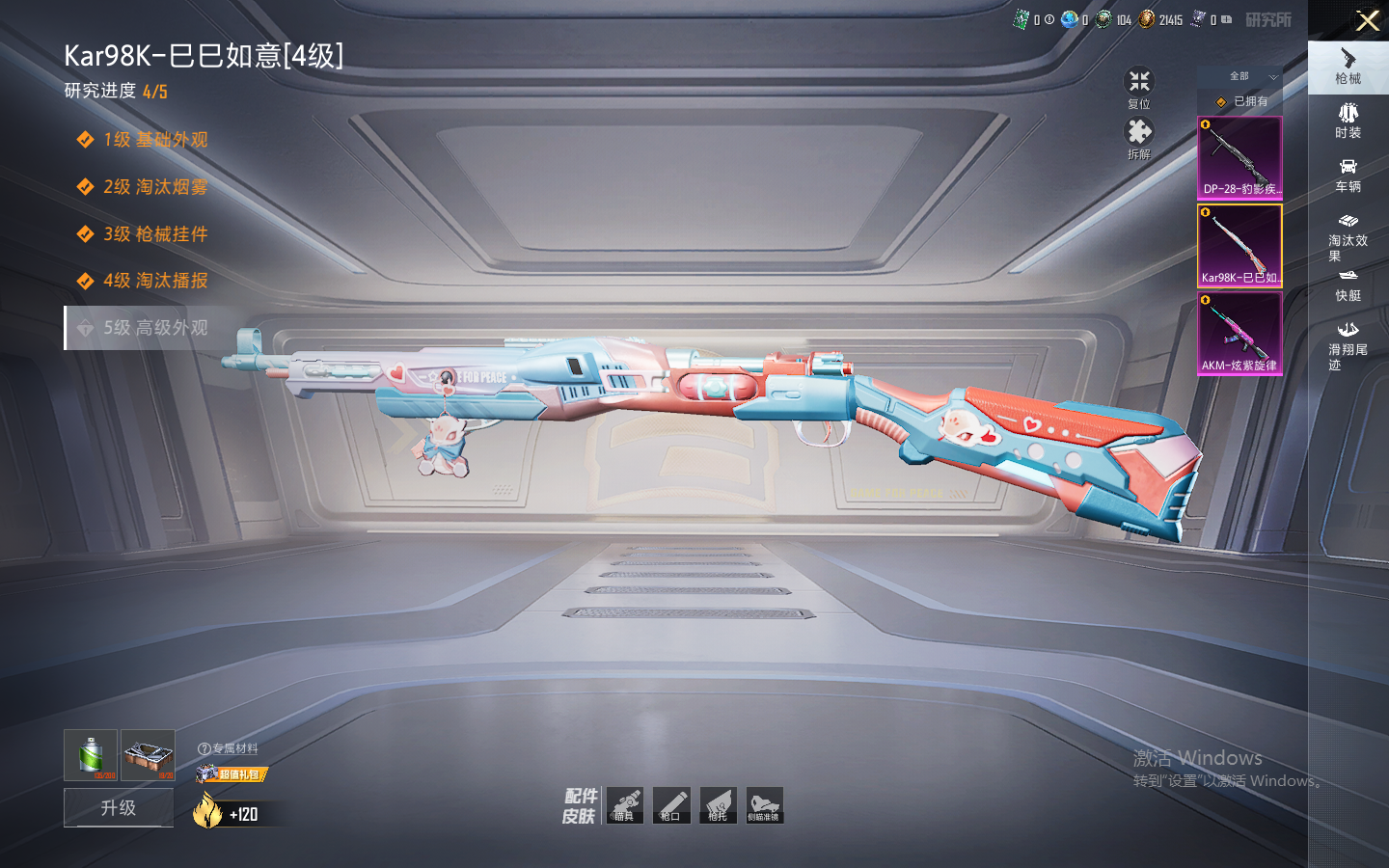
Task: Click the 升级 upgrade button
Action: [x=119, y=807]
